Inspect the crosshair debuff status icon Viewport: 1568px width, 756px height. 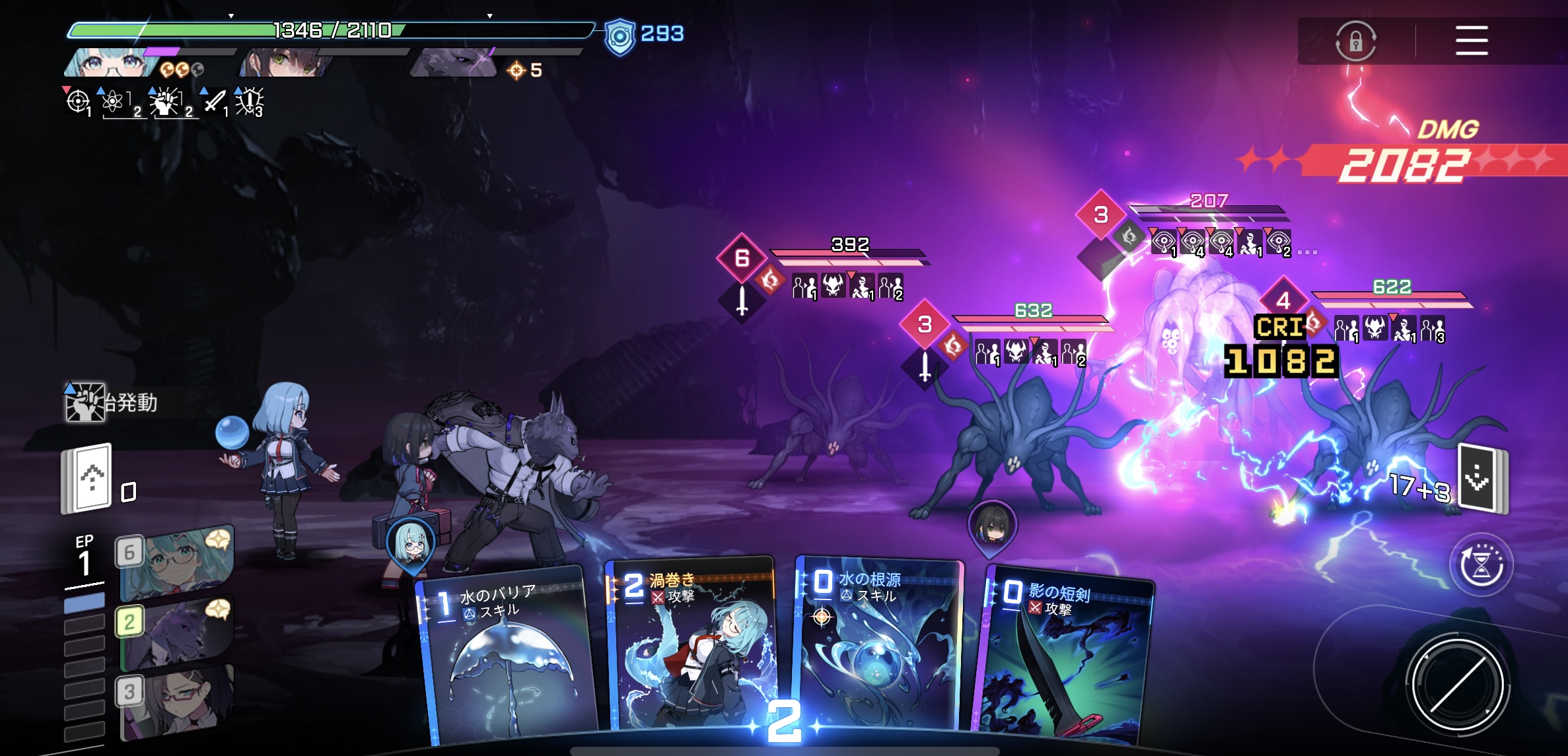click(x=78, y=102)
